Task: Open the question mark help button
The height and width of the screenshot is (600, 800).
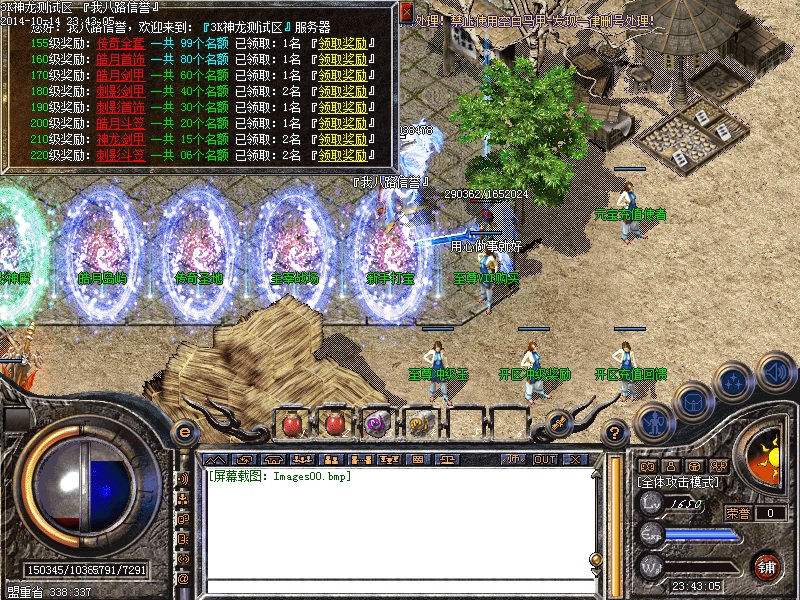Action: 616,433
